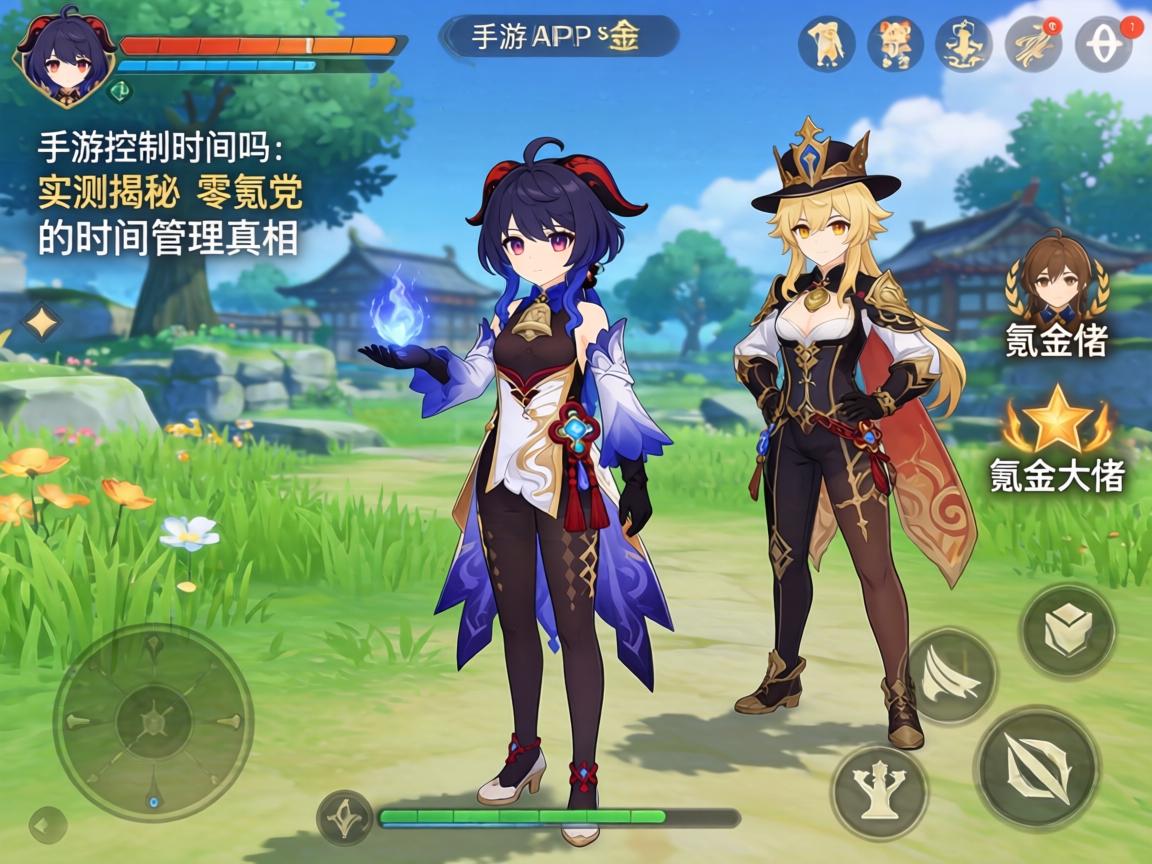This screenshot has height=864, width=1152.
Task: Open the golden ornate emblem icon
Action: click(963, 44)
